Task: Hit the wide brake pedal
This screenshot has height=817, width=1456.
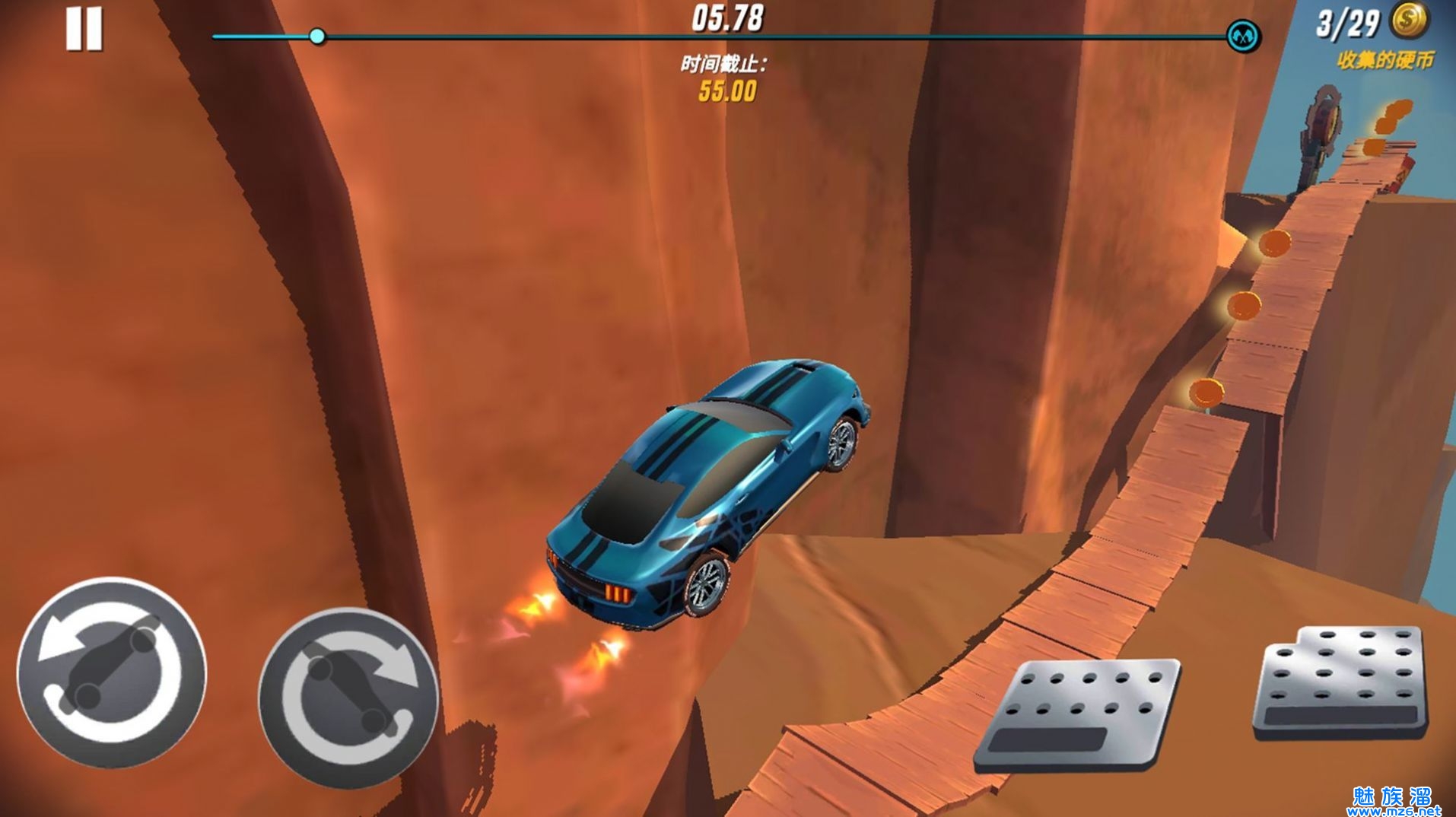Action: [1078, 714]
